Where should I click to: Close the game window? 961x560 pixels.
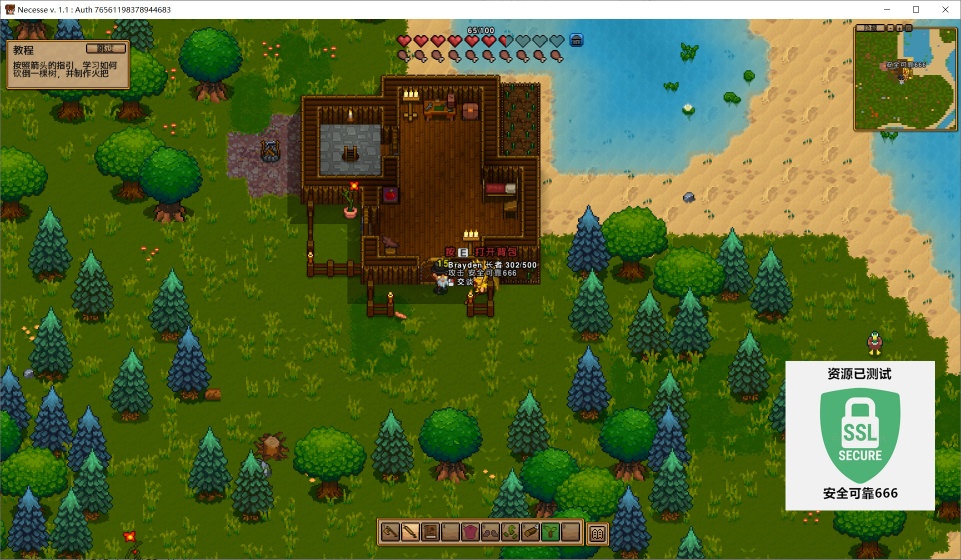pos(942,9)
